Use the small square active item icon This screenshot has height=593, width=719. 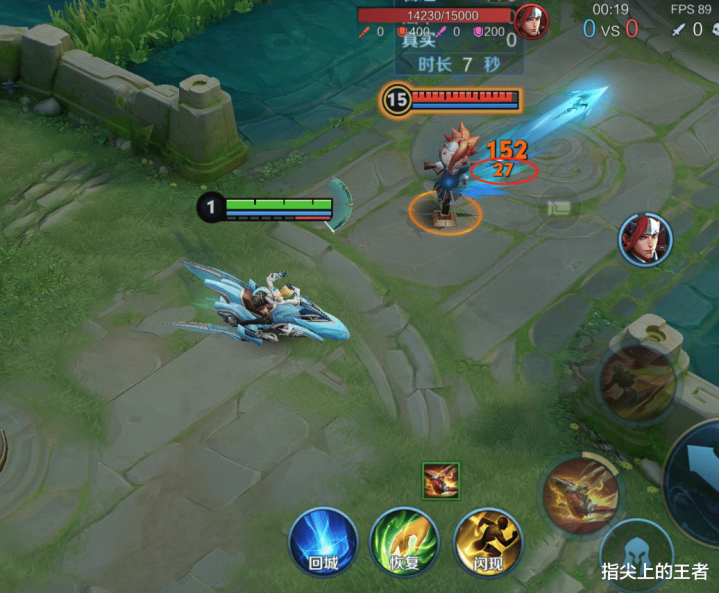click(440, 479)
